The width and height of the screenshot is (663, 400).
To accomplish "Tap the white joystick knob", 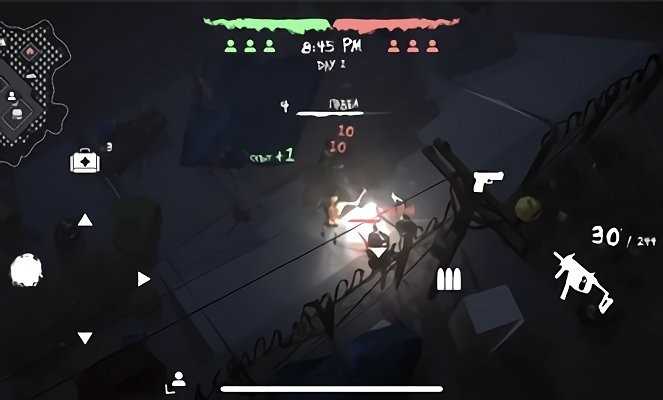I will pyautogui.click(x=25, y=270).
